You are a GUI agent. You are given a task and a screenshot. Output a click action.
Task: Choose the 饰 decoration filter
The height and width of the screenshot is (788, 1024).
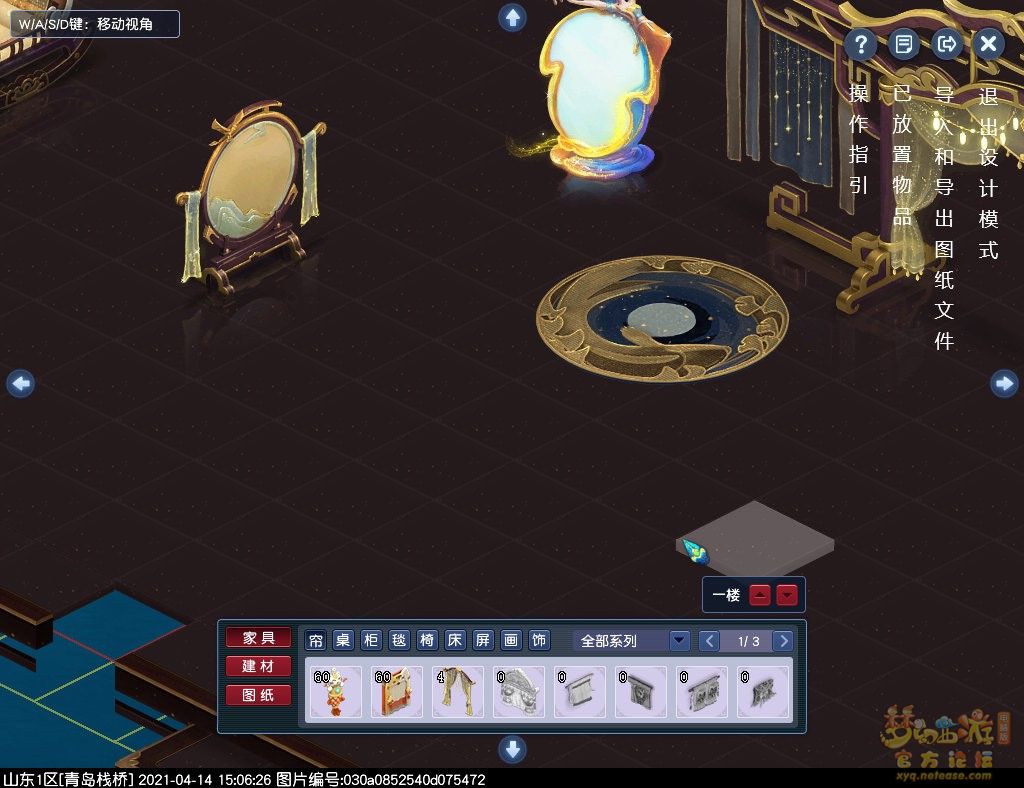click(x=539, y=641)
